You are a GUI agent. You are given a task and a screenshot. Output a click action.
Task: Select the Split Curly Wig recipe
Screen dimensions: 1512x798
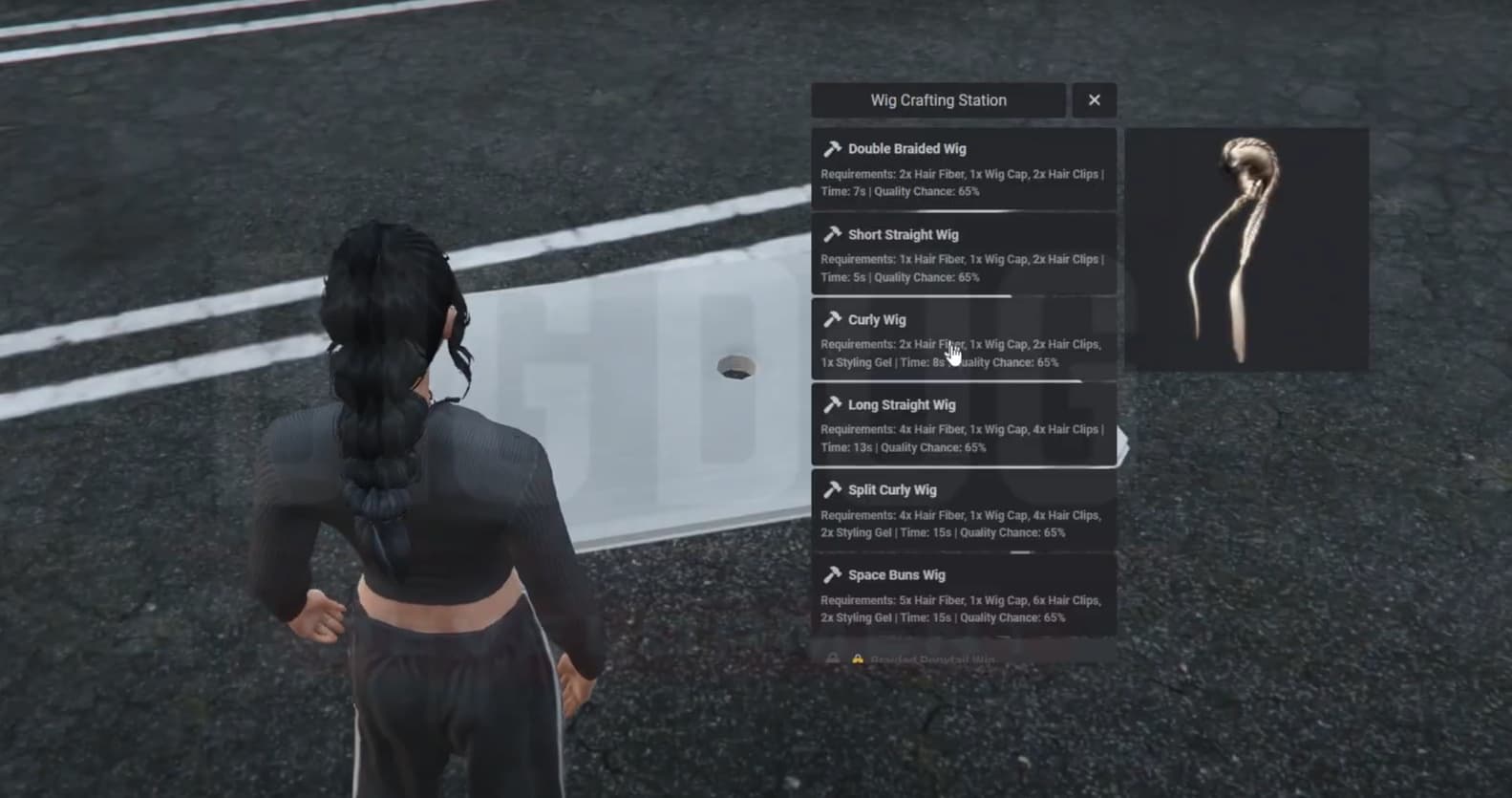963,510
